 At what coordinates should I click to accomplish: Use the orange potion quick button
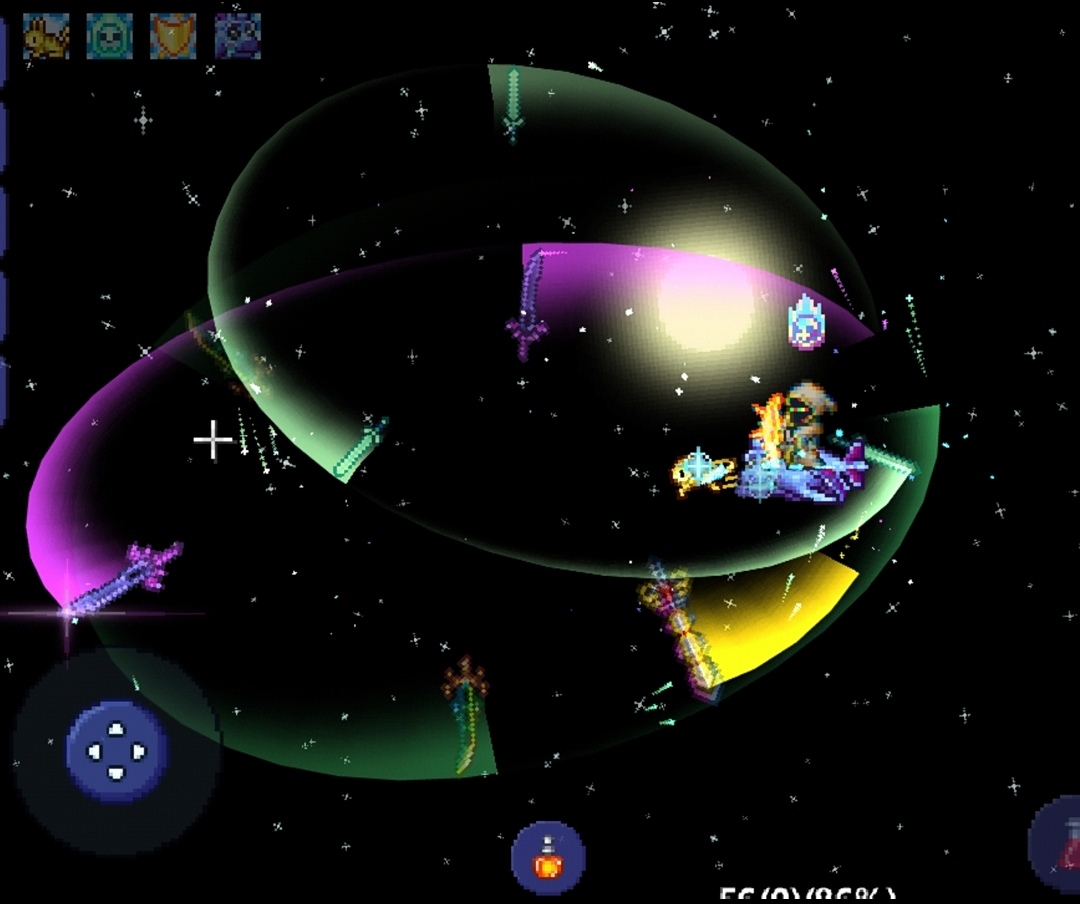coord(548,857)
